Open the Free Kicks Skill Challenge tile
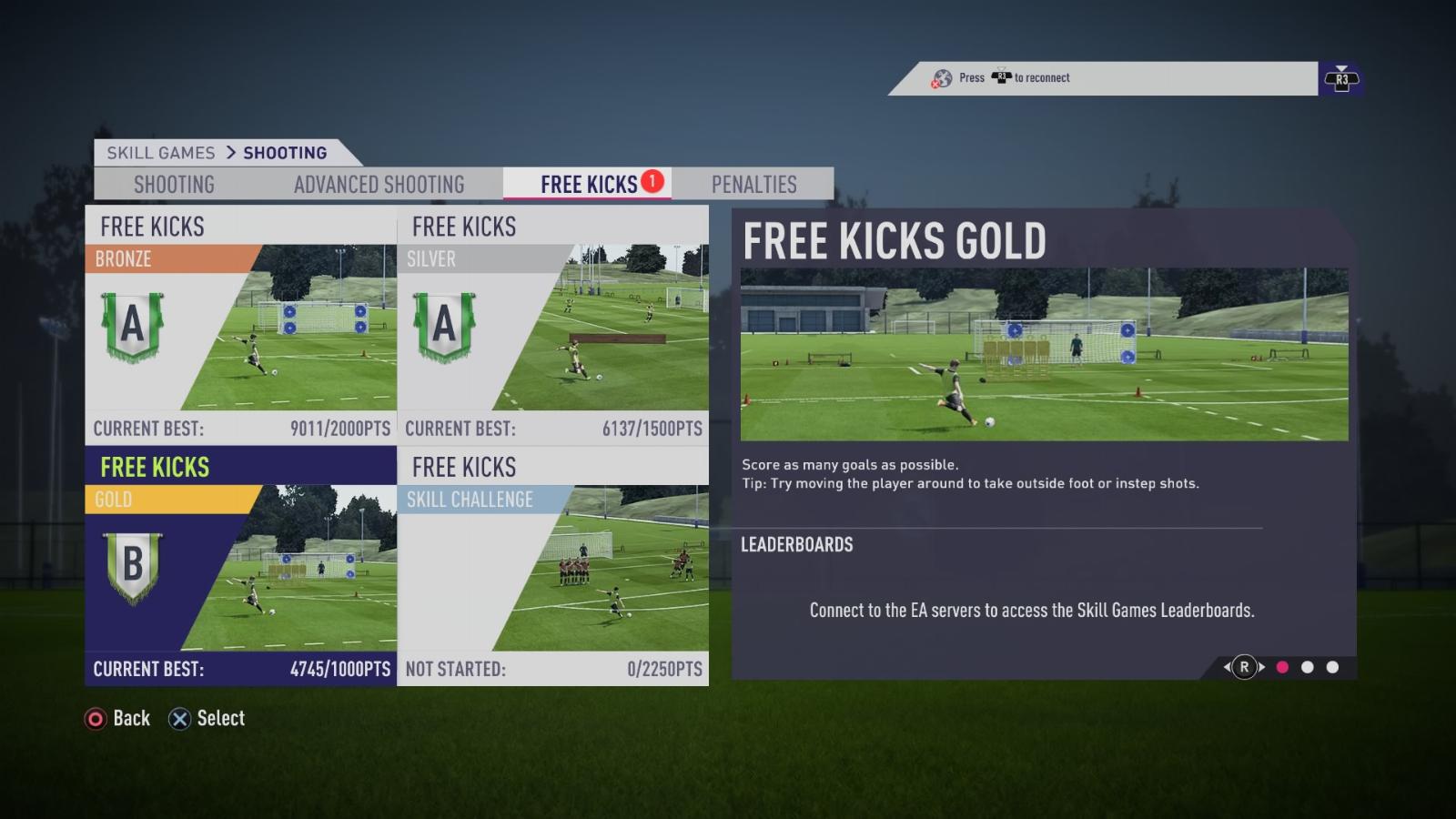Screen dimensions: 1456x819 [x=553, y=566]
